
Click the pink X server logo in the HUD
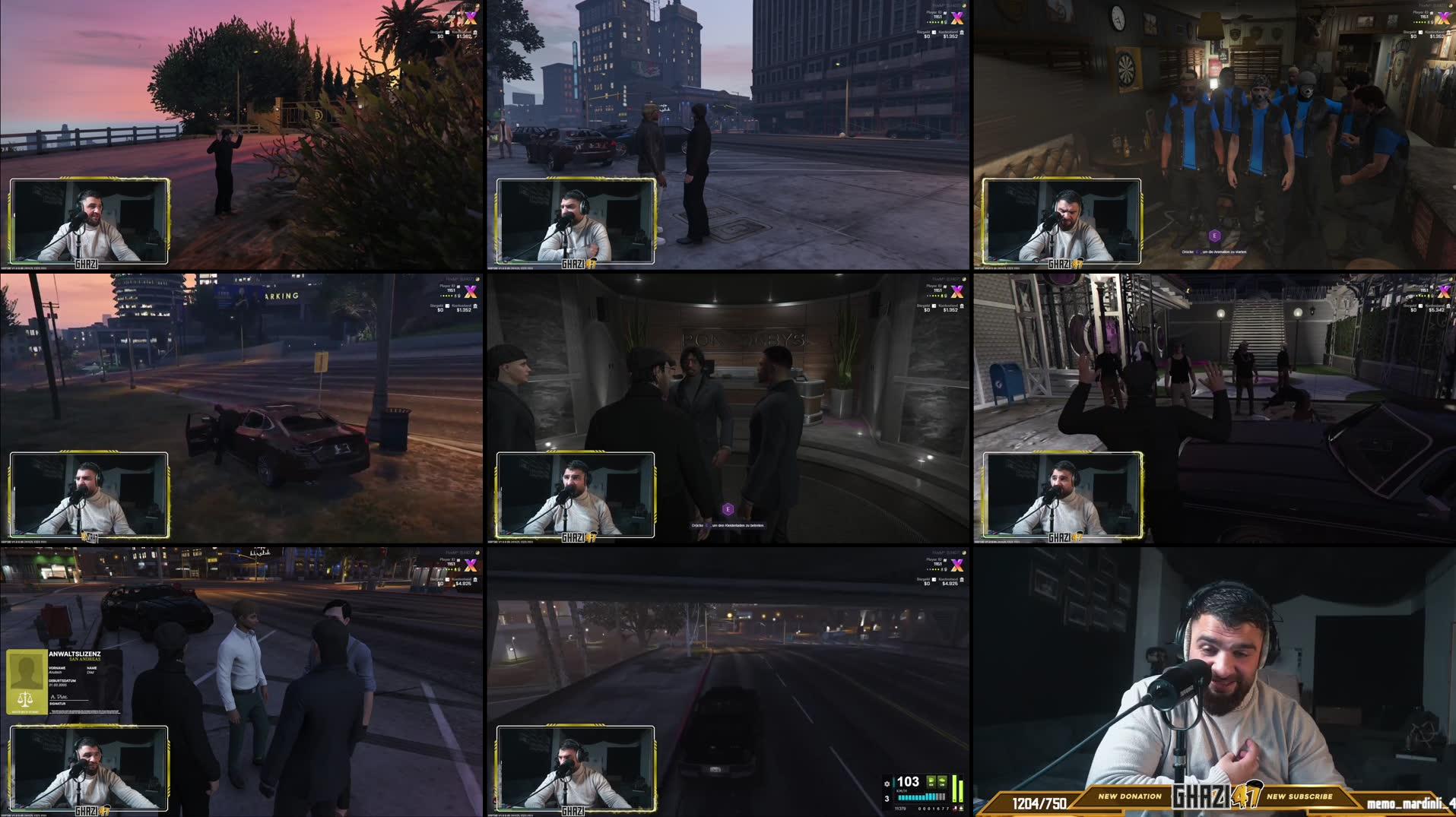[958, 18]
